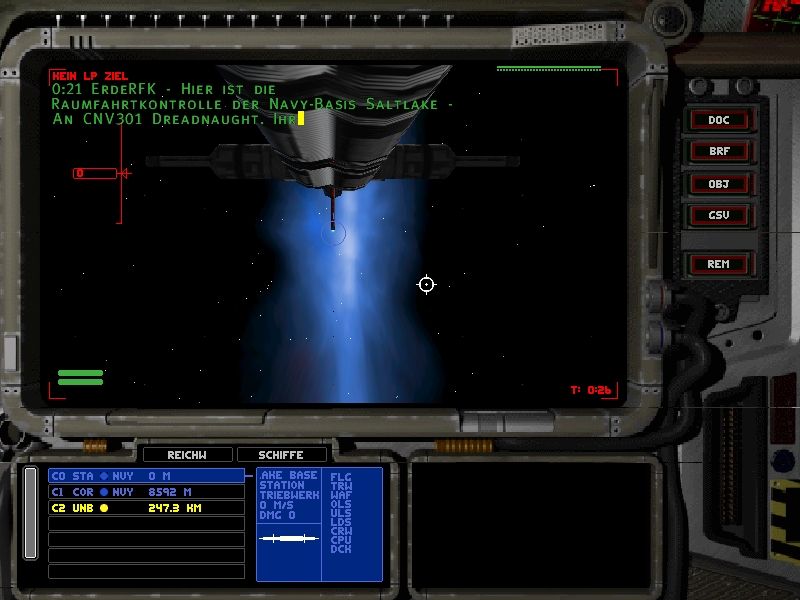Select the REM button
This screenshot has width=800, height=600.
[x=718, y=264]
